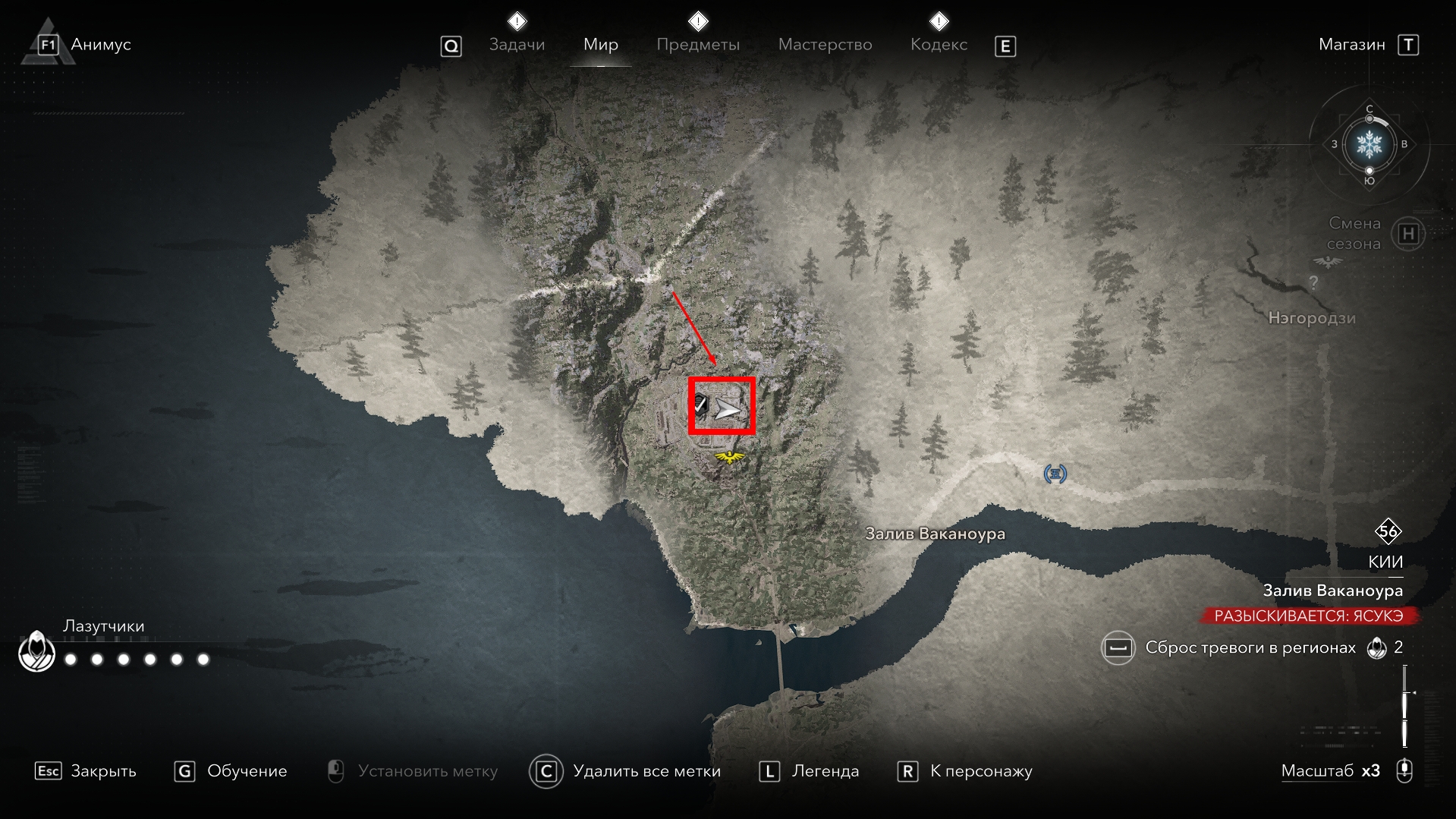Image resolution: width=1456 pixels, height=819 pixels.
Task: Click the blue fast-travel marker on the map
Action: pos(1055,474)
